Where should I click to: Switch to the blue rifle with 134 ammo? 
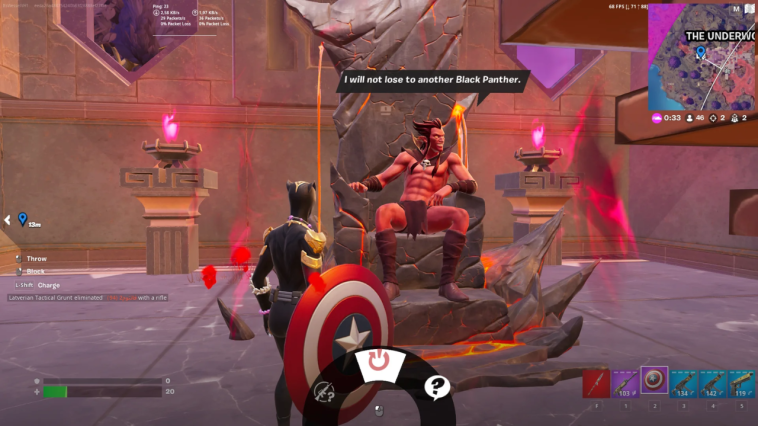[x=684, y=384]
